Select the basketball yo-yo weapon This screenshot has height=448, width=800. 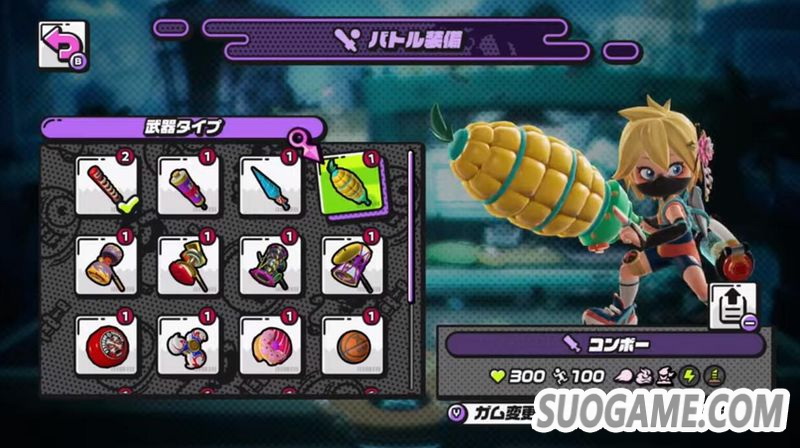pos(352,345)
